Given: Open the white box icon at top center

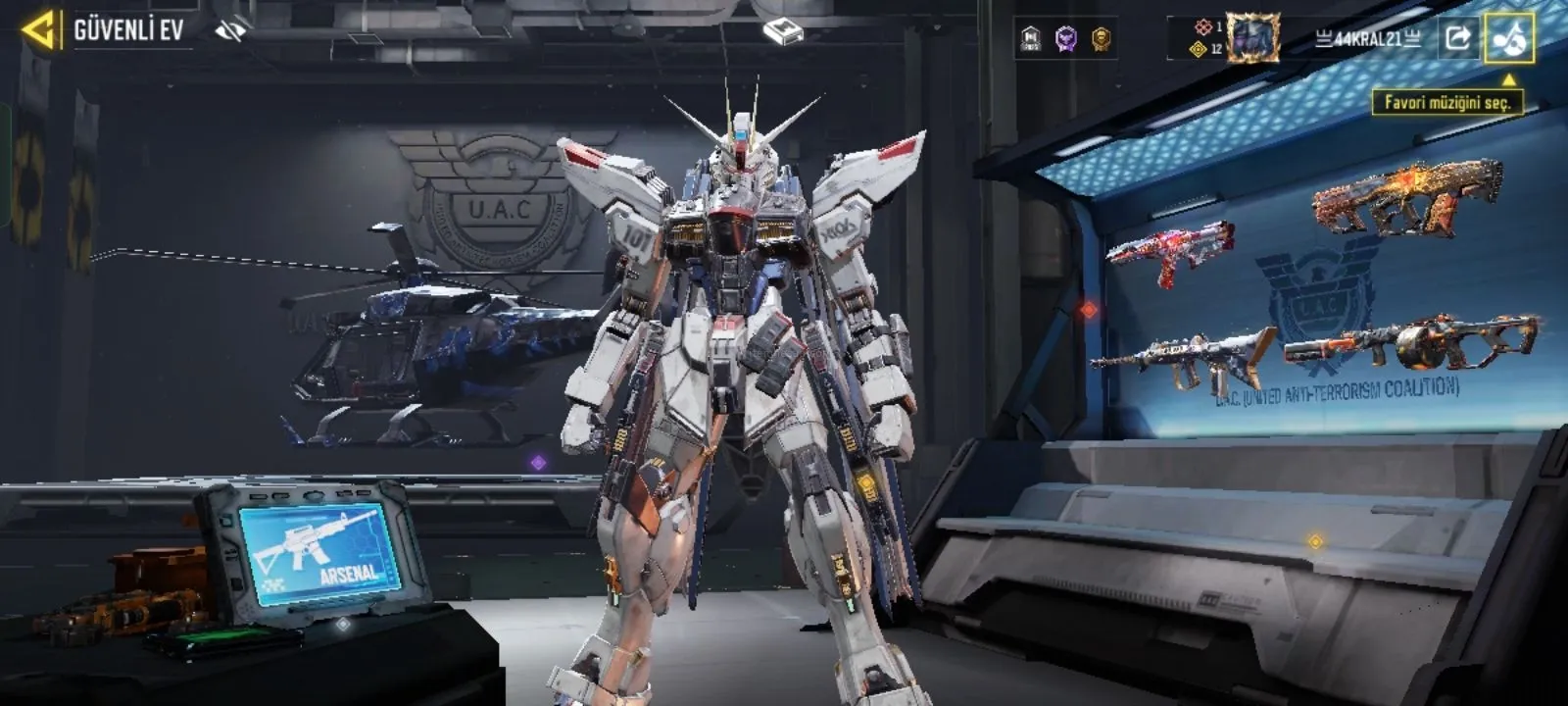Looking at the screenshot, I should click(x=783, y=33).
